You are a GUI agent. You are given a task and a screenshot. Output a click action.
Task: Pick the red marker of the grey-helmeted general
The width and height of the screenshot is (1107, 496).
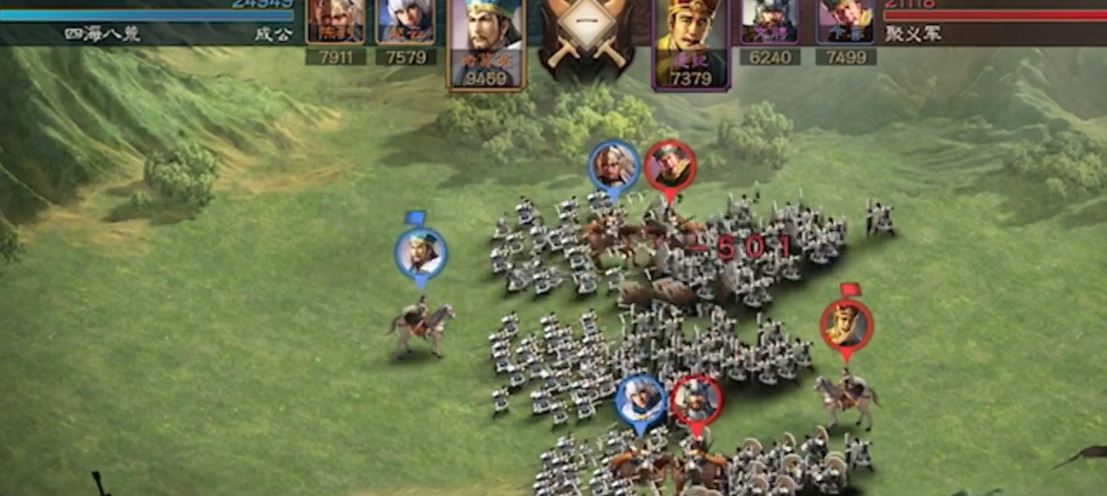pyautogui.click(x=696, y=401)
